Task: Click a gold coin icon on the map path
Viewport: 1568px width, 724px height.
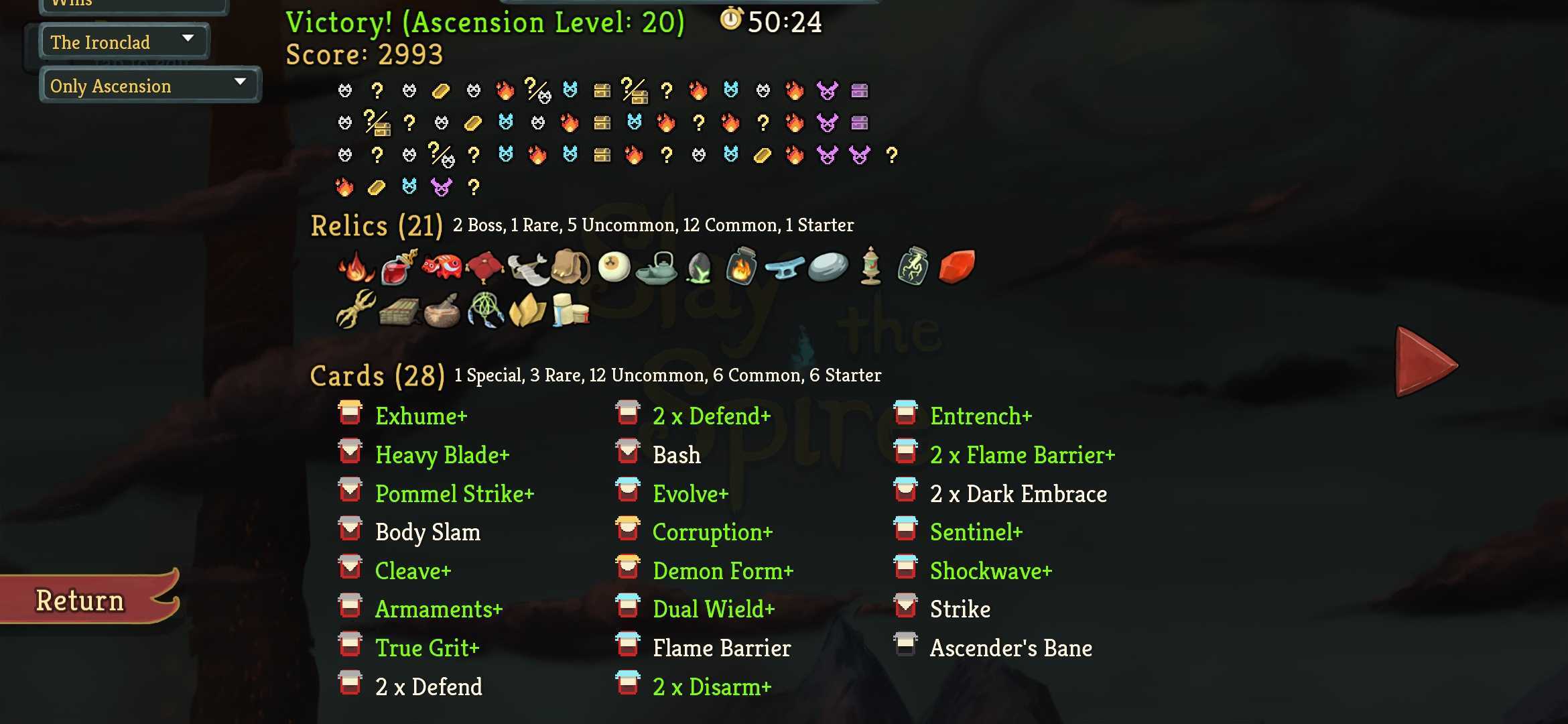Action: (440, 90)
